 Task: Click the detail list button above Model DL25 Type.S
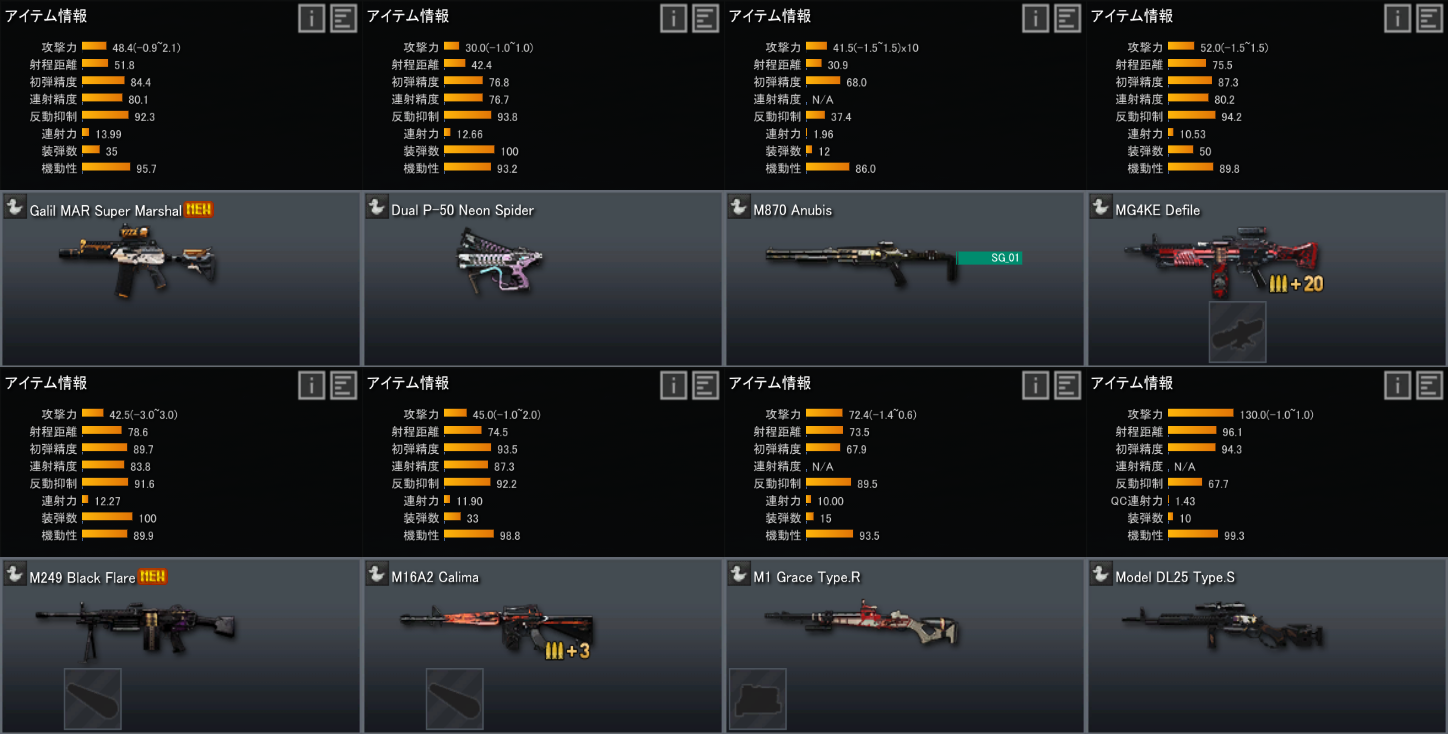click(1430, 385)
